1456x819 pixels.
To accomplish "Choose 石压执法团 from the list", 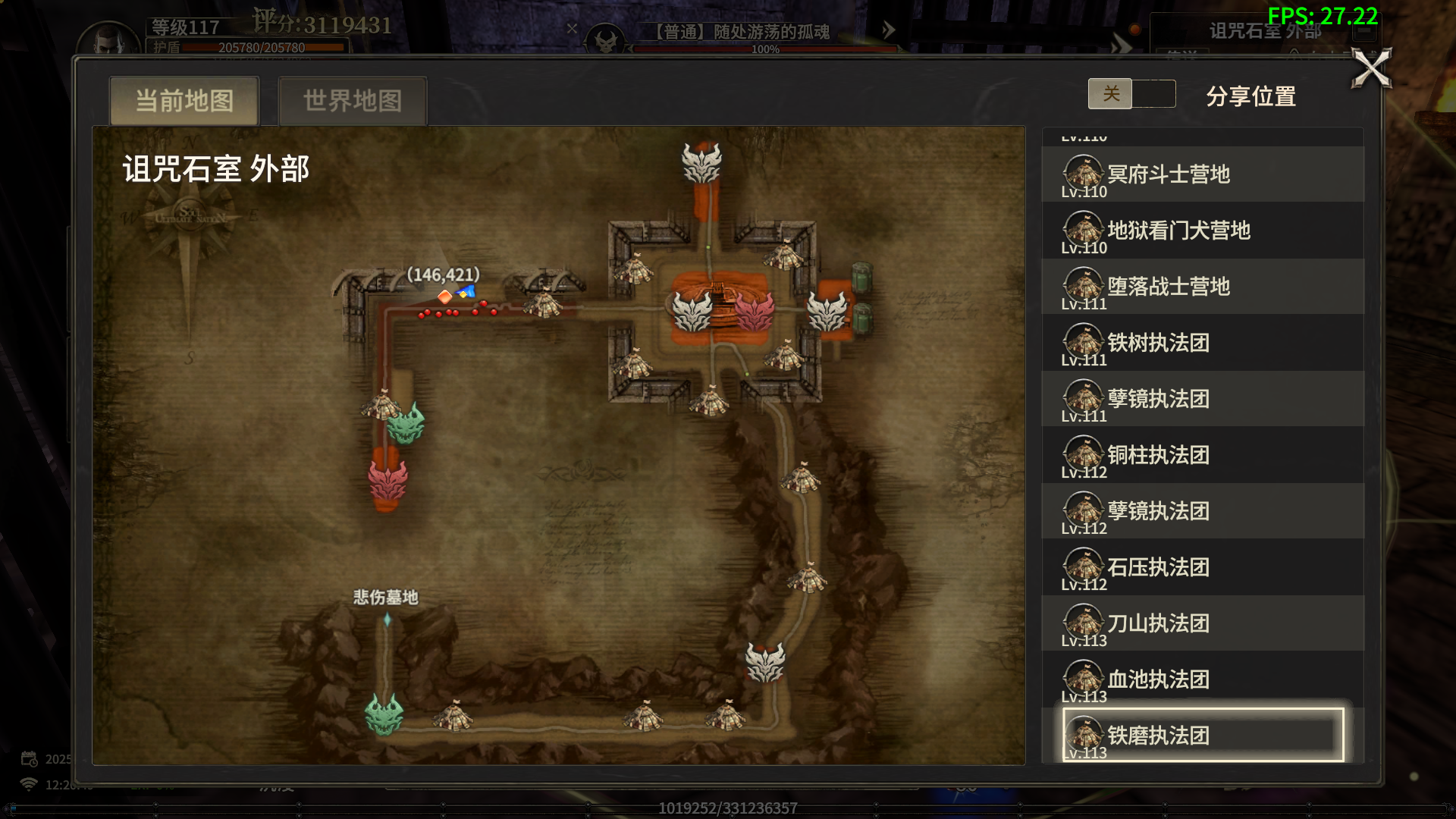I will click(x=1202, y=567).
